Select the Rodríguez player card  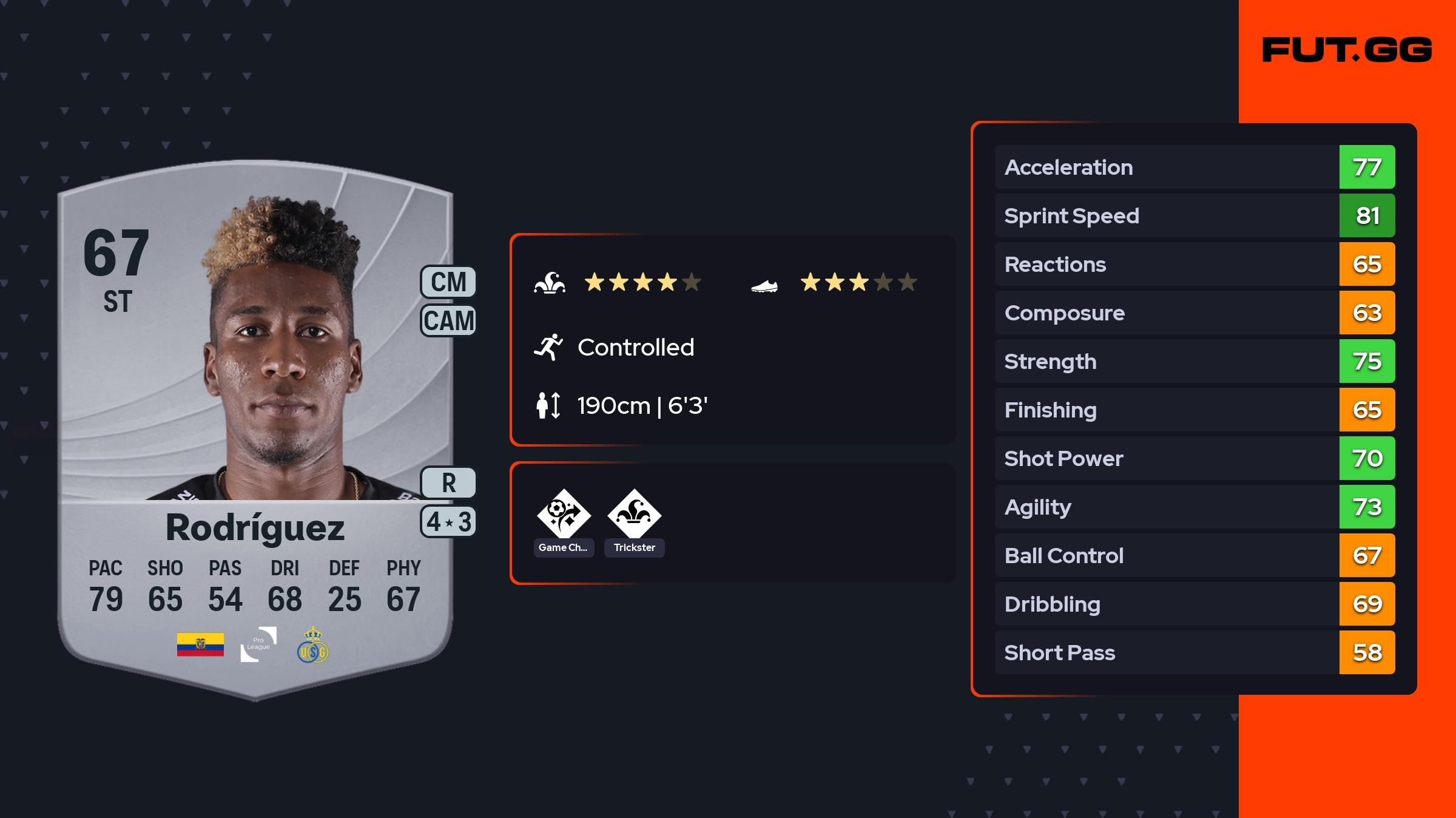pos(255,425)
